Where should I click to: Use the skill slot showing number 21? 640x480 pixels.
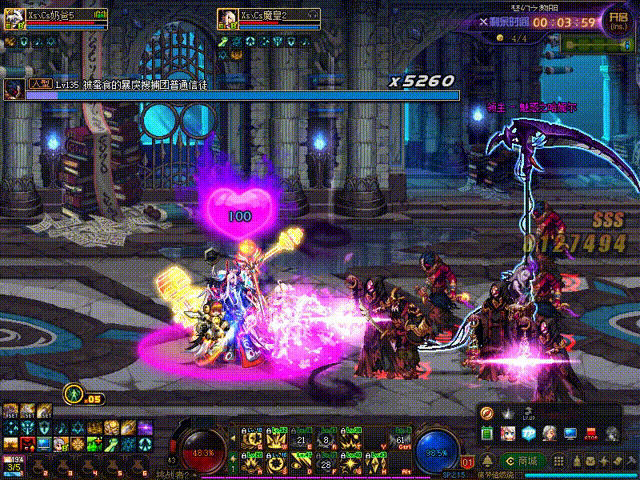[x=301, y=440]
